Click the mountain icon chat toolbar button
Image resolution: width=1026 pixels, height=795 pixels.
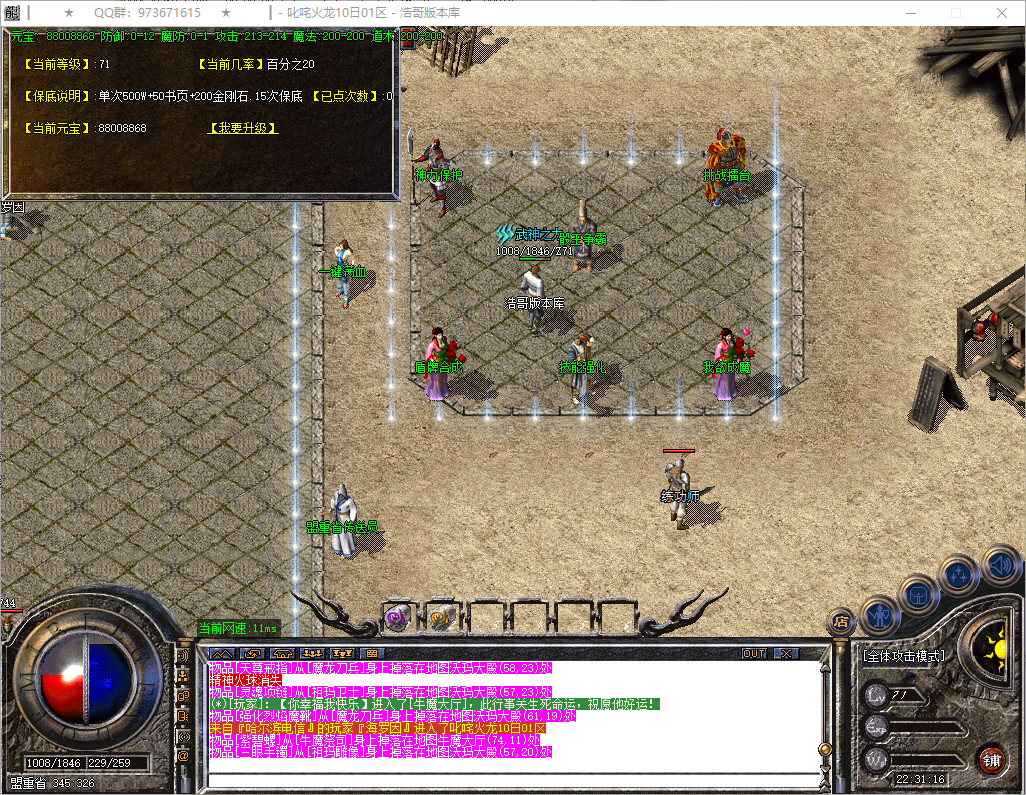[220, 654]
